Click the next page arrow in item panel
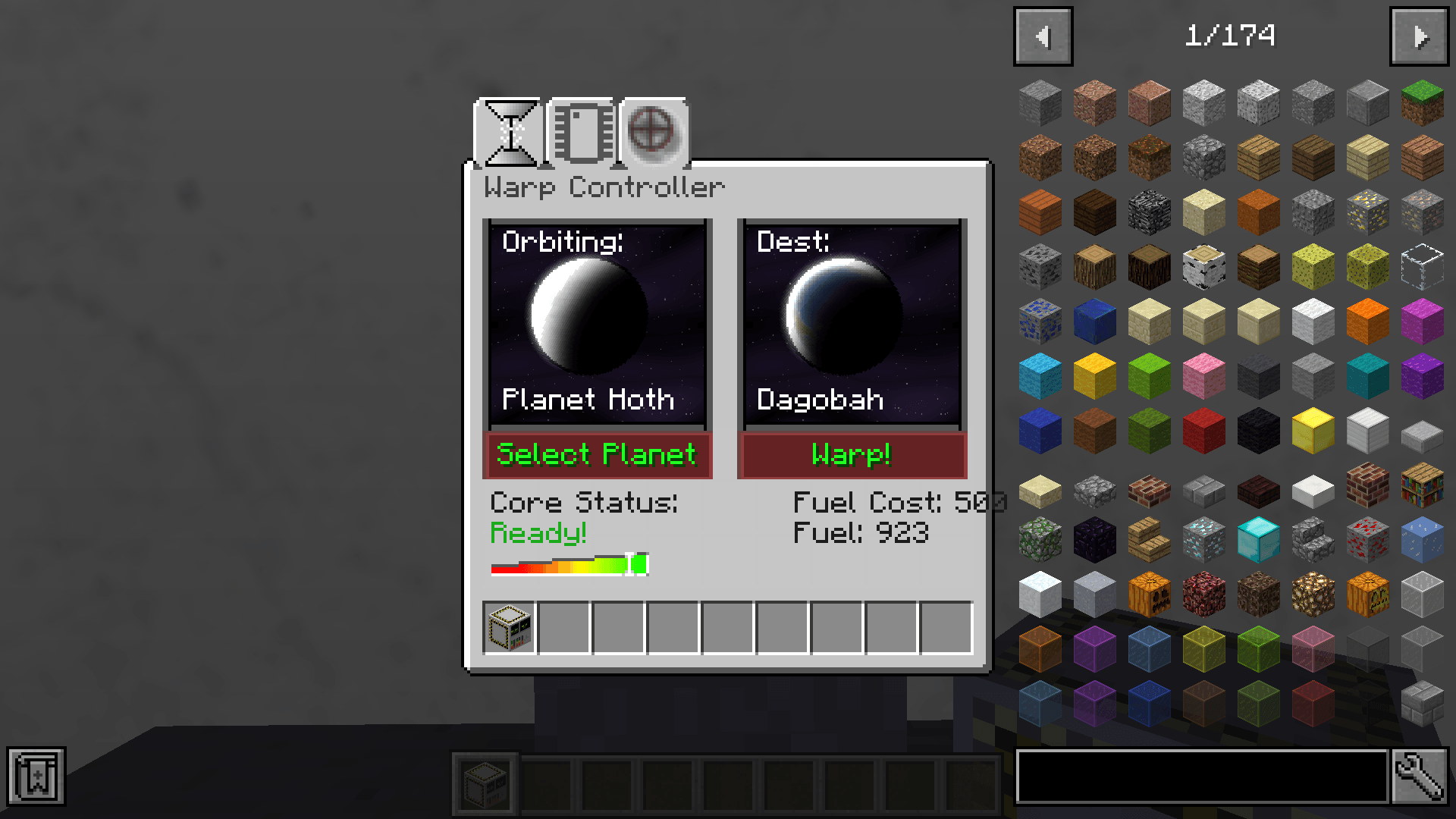This screenshot has width=1456, height=819. pos(1420,35)
